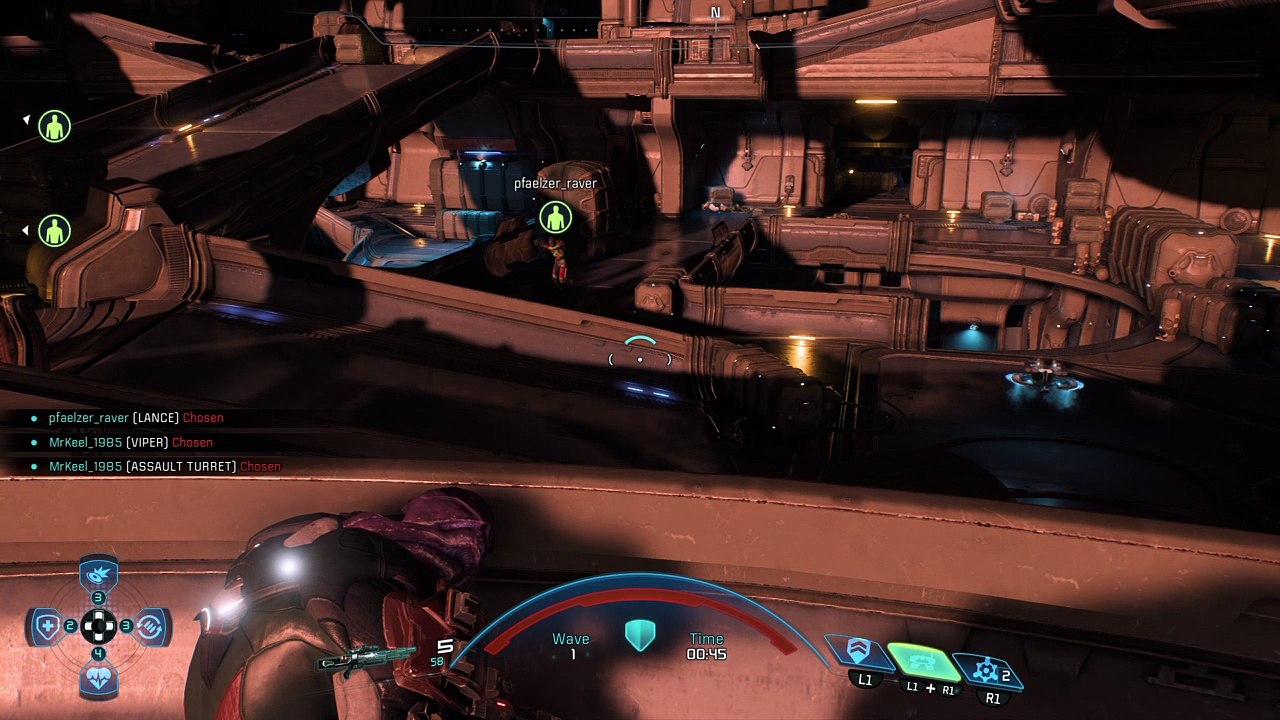This screenshot has width=1280, height=720.
Task: Click the lower off-screen teammate indicator
Action: (54, 231)
